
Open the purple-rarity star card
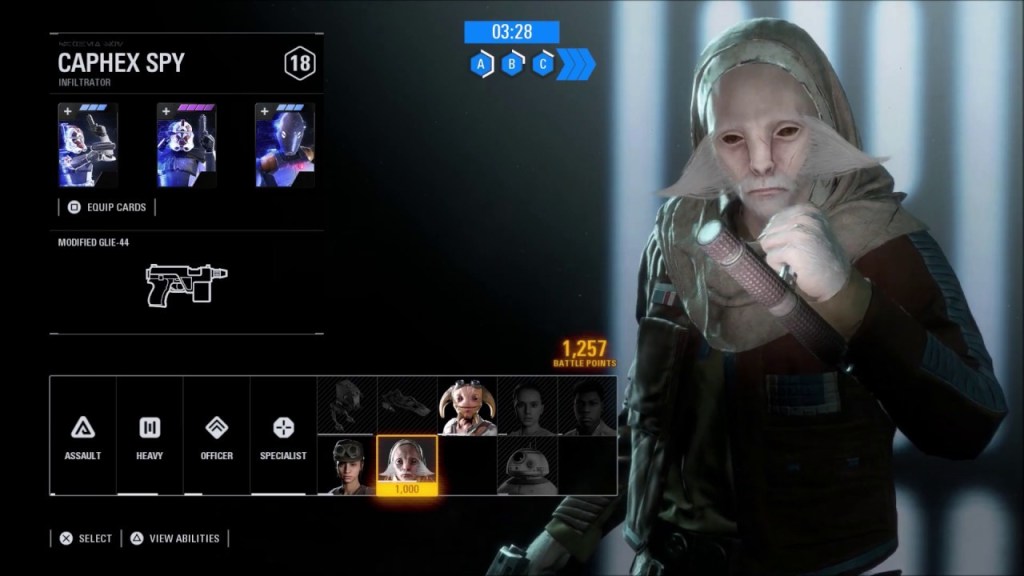pyautogui.click(x=186, y=145)
